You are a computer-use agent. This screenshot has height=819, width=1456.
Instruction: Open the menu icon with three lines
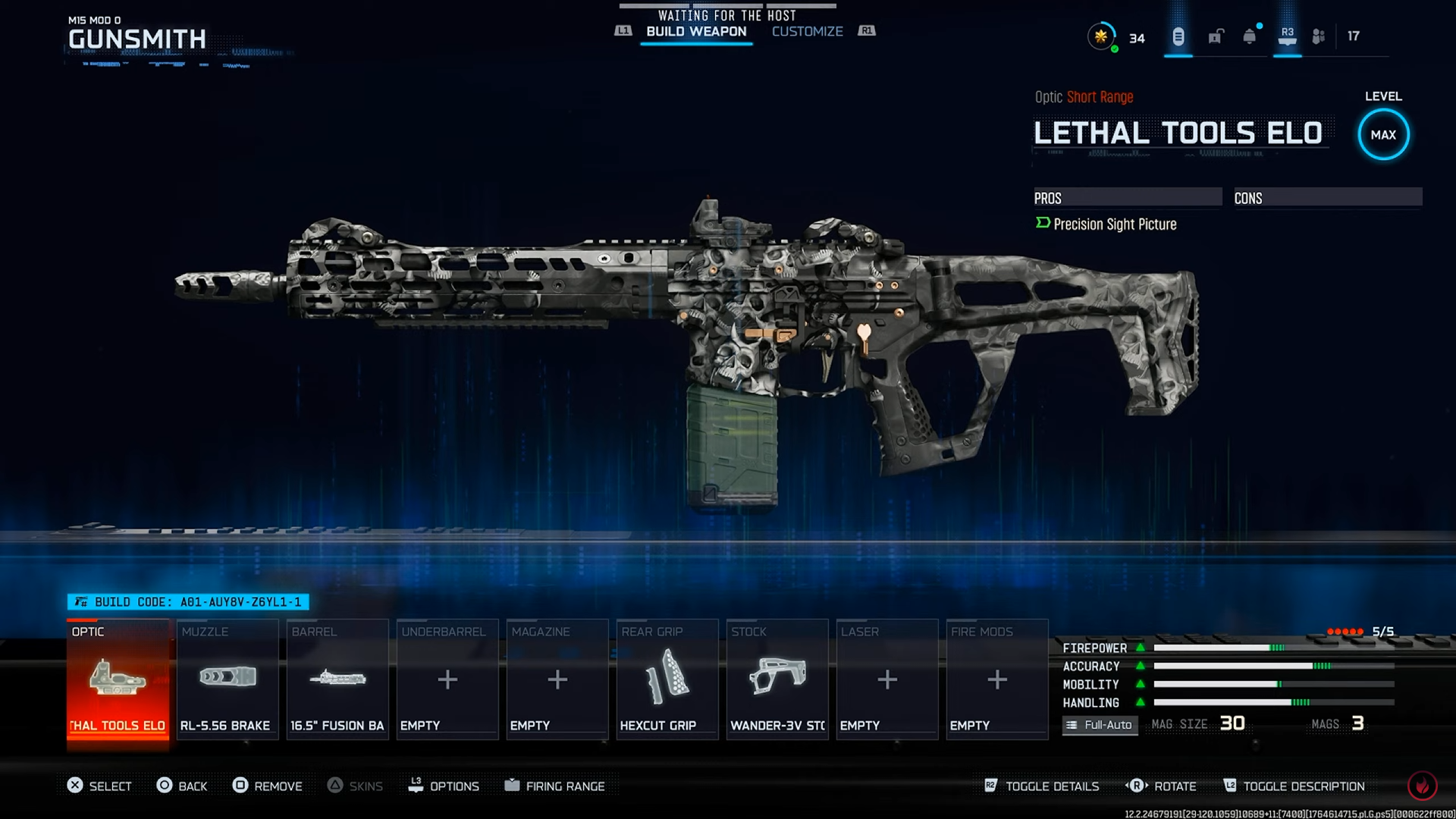pos(1178,36)
